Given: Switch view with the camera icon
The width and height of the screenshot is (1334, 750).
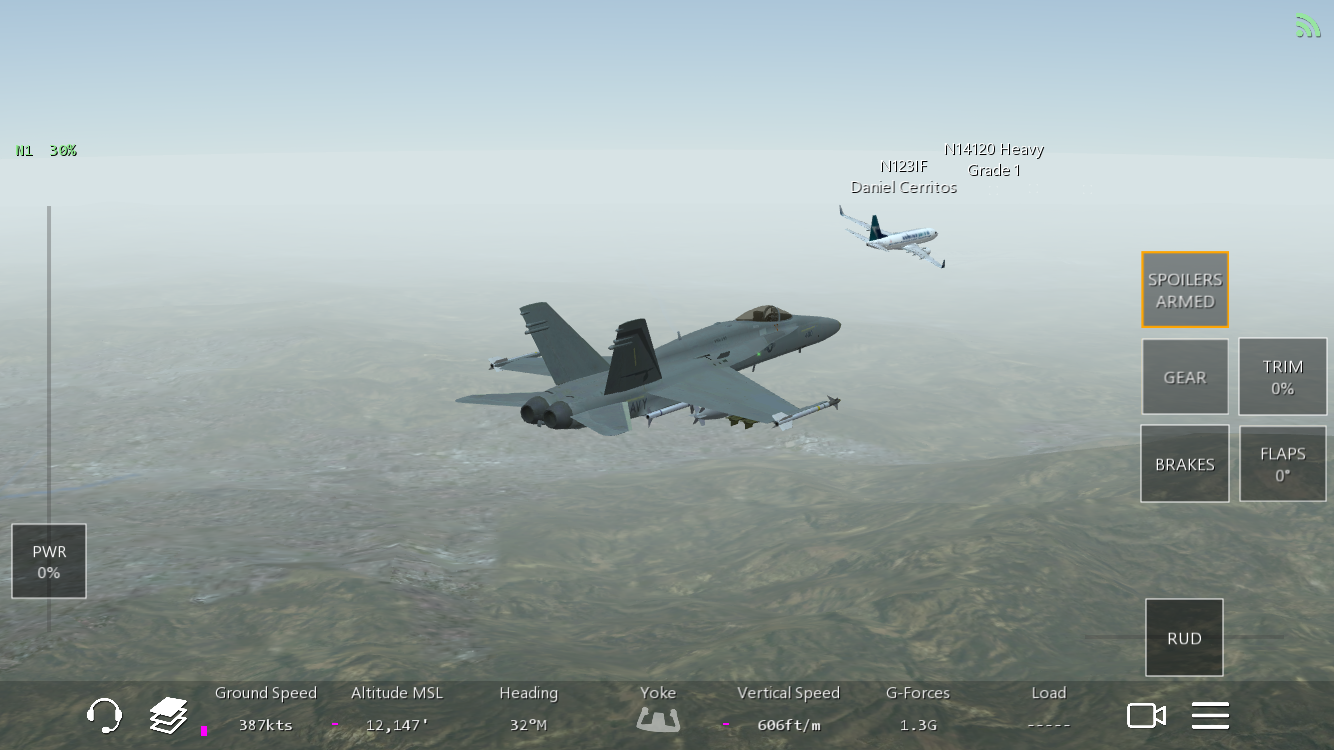Looking at the screenshot, I should (x=1146, y=715).
